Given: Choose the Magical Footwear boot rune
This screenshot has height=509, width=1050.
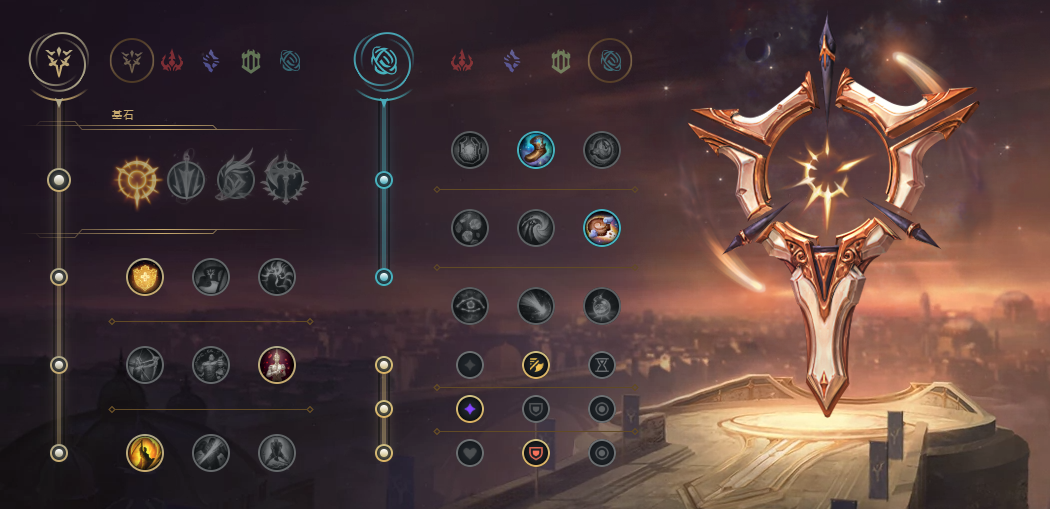Looking at the screenshot, I should 536,150.
